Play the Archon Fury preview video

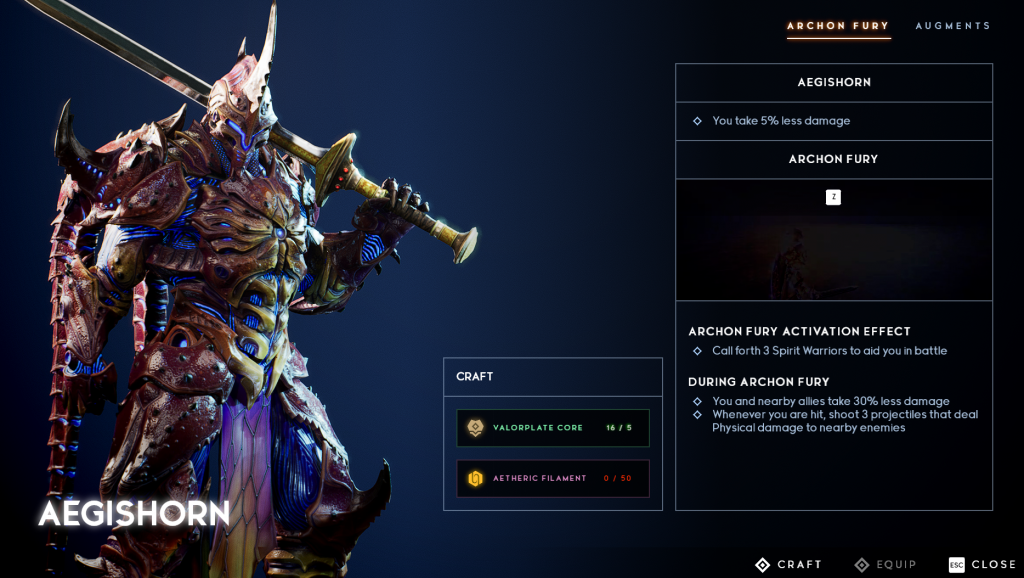pyautogui.click(x=833, y=240)
